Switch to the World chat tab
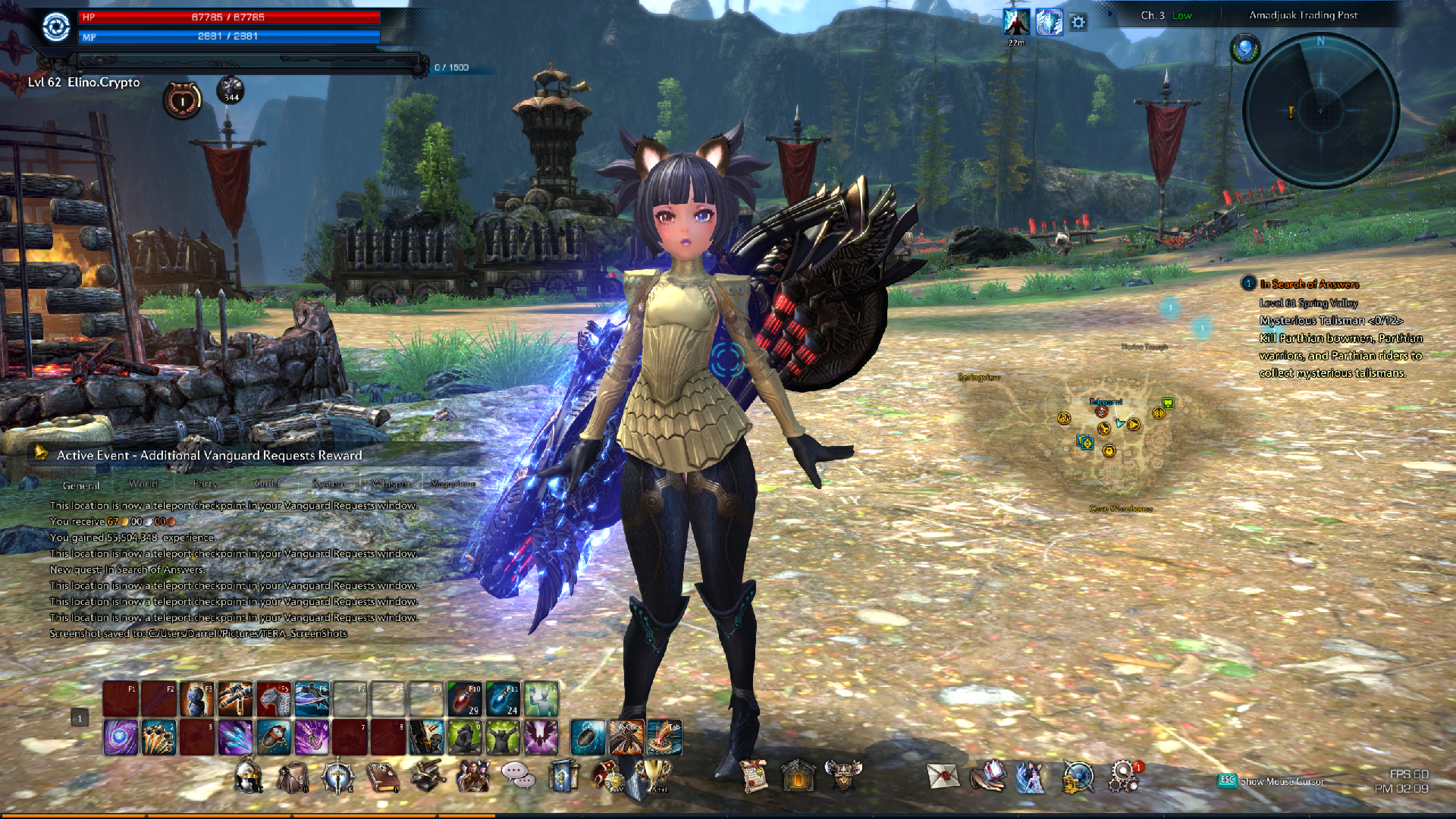The width and height of the screenshot is (1456, 819). [143, 484]
